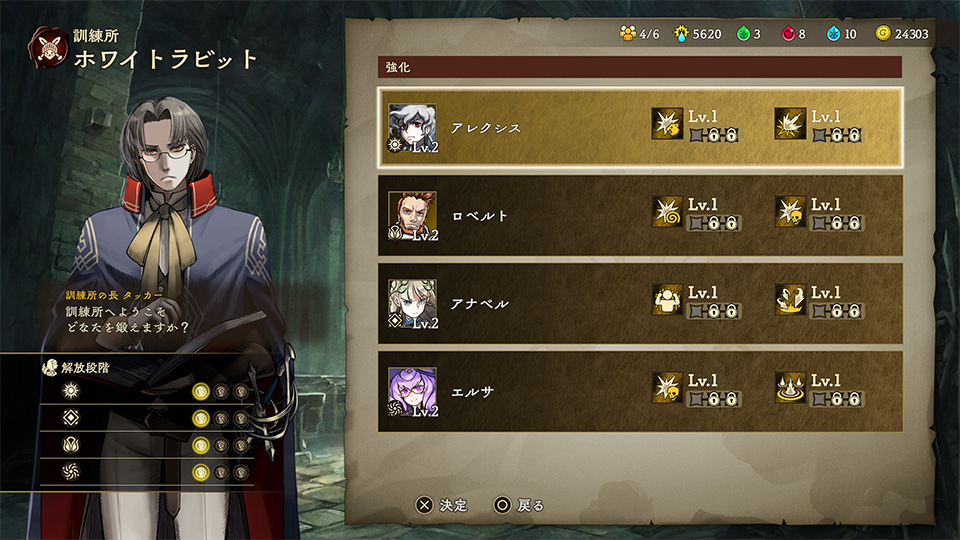Viewport: 960px width, 540px height.
Task: Click ロベルト's portrait thumbnail
Action: (412, 214)
